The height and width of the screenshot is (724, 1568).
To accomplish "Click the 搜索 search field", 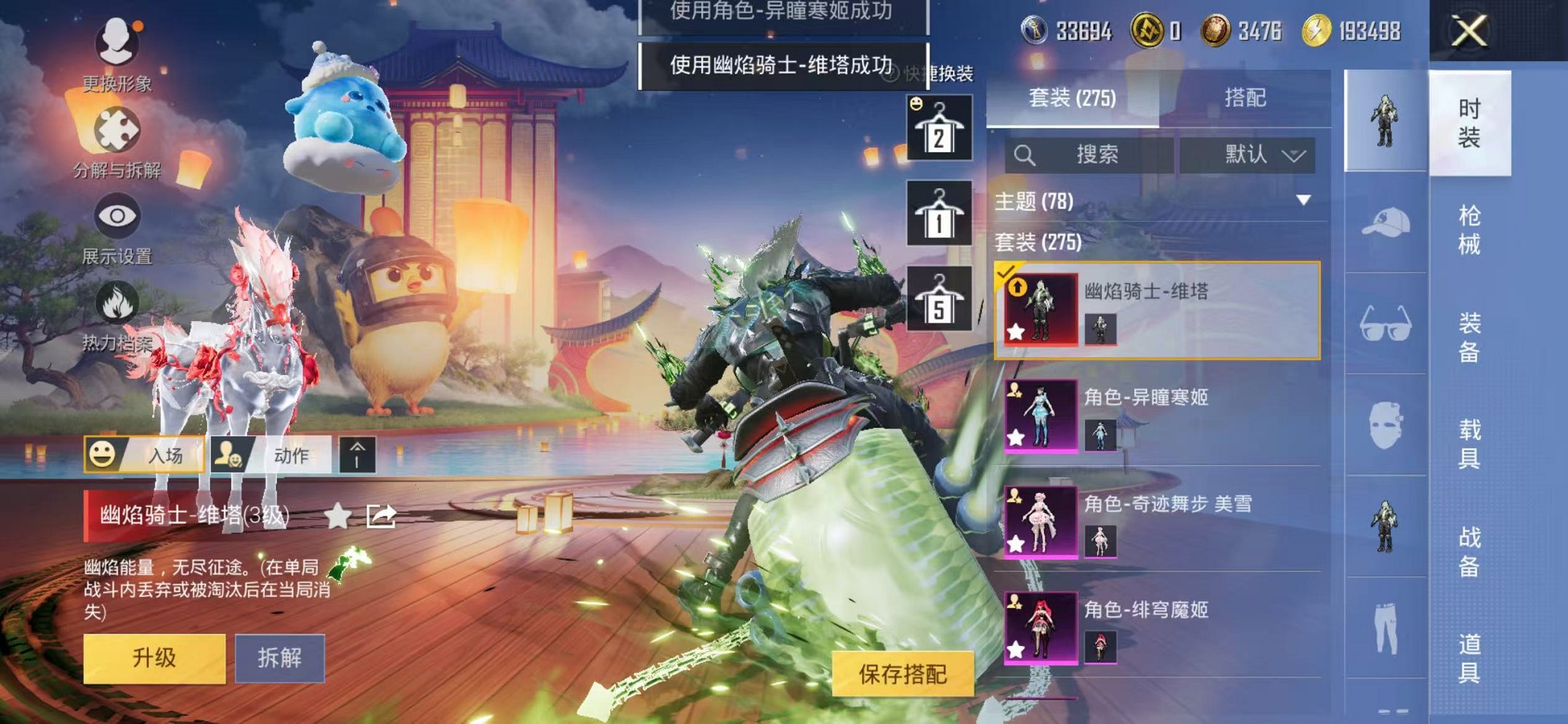I will 1093,154.
